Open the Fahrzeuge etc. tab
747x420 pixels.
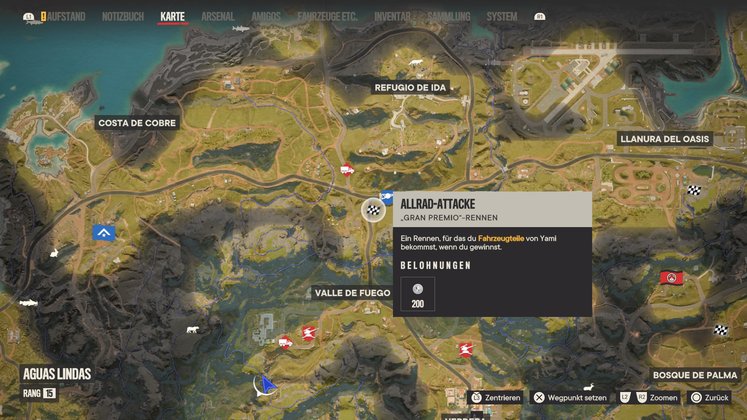click(x=327, y=17)
